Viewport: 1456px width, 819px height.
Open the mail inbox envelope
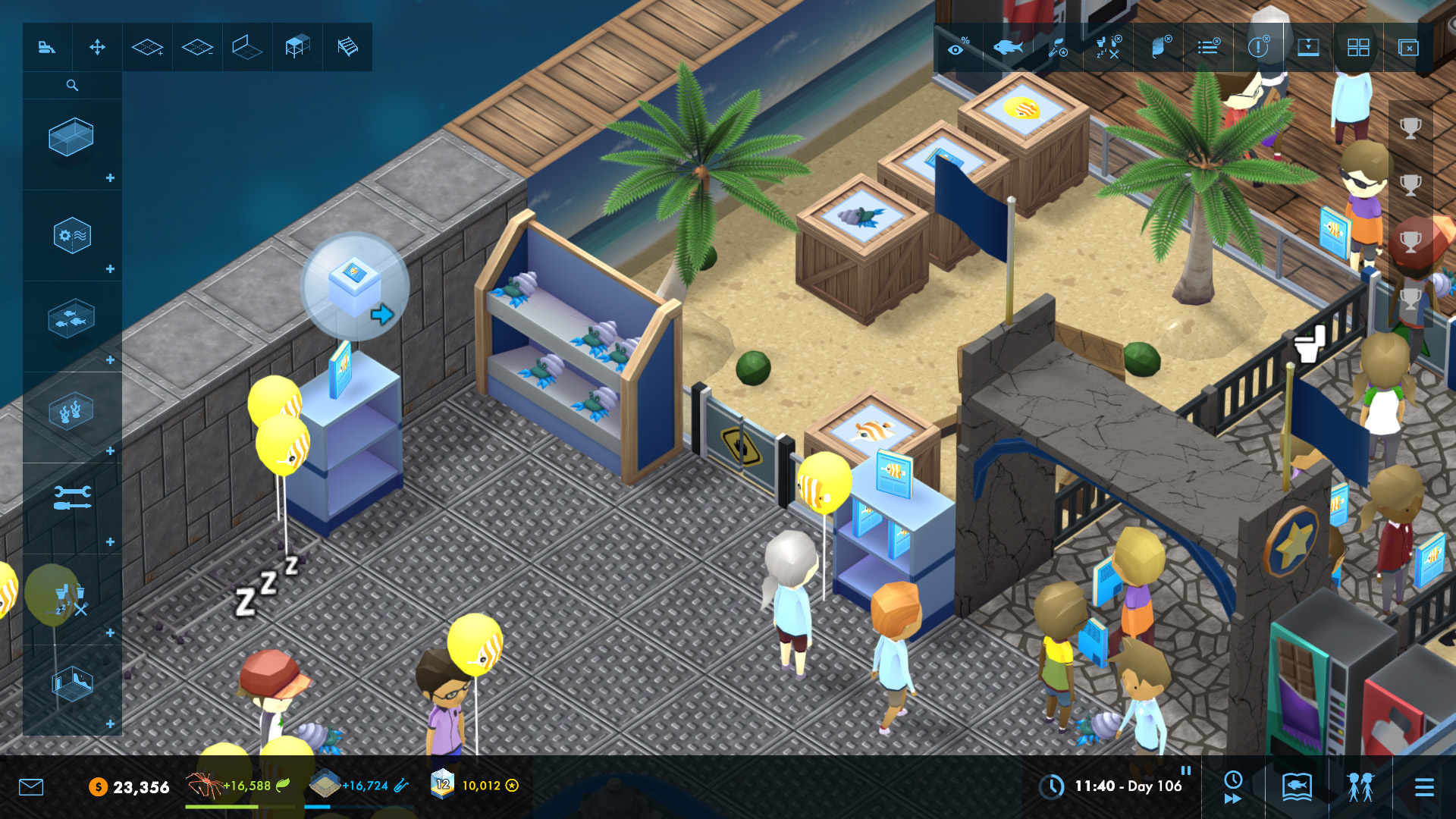click(x=31, y=787)
